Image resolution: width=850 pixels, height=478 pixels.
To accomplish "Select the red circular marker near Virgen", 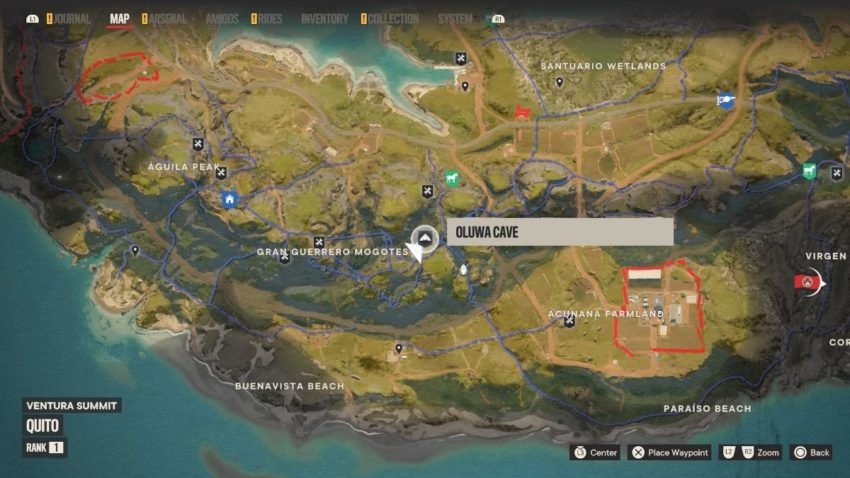I will point(807,282).
